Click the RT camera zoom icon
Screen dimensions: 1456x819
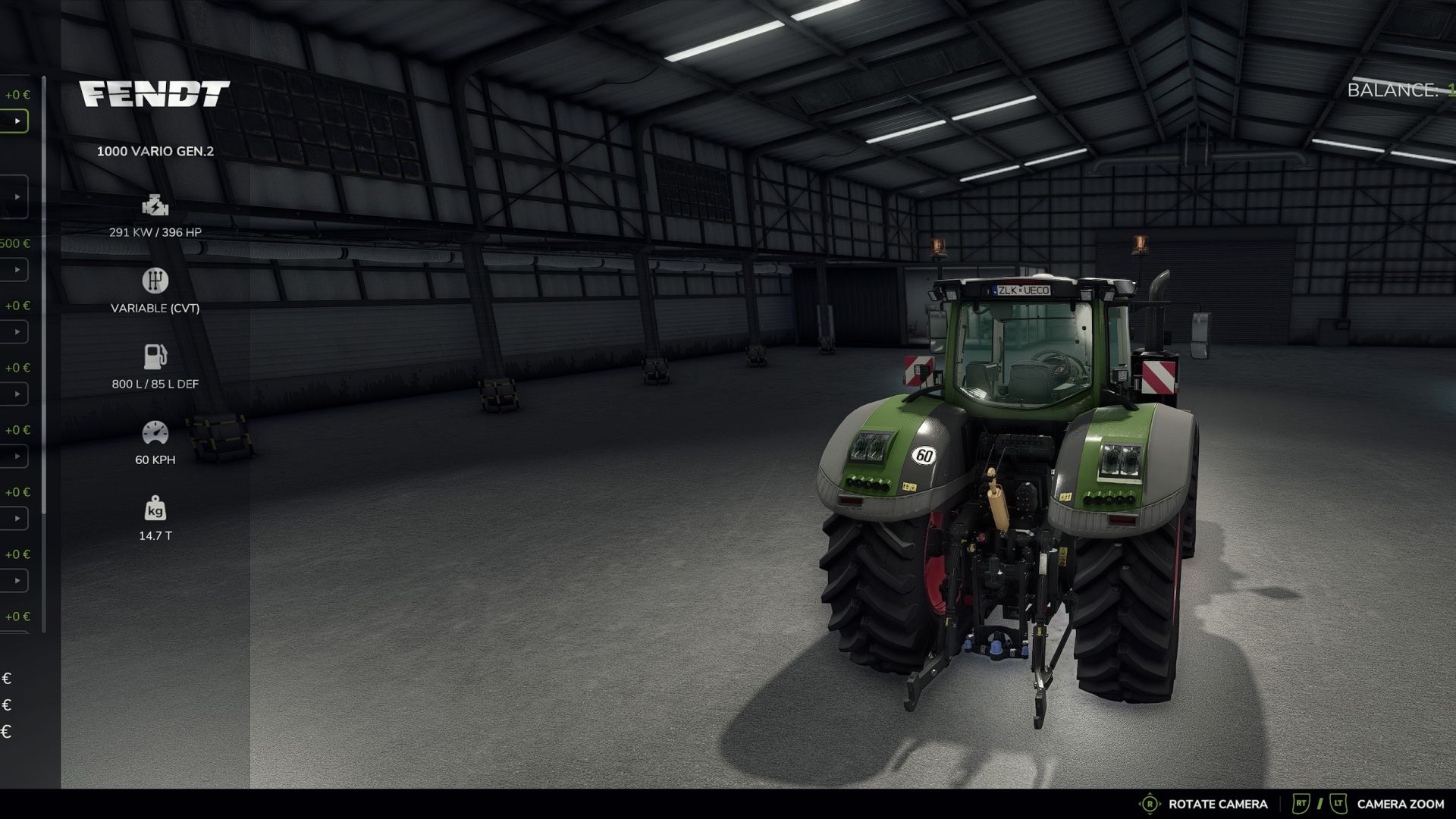[1303, 803]
